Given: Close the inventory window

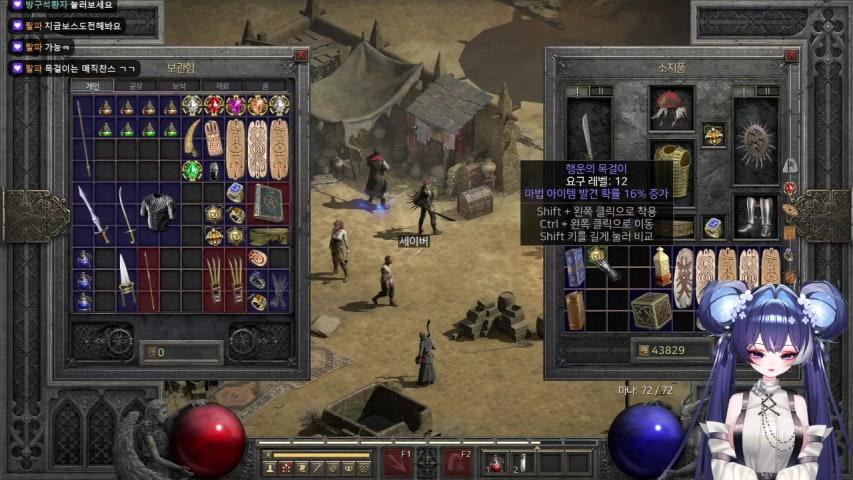Looking at the screenshot, I should (791, 57).
